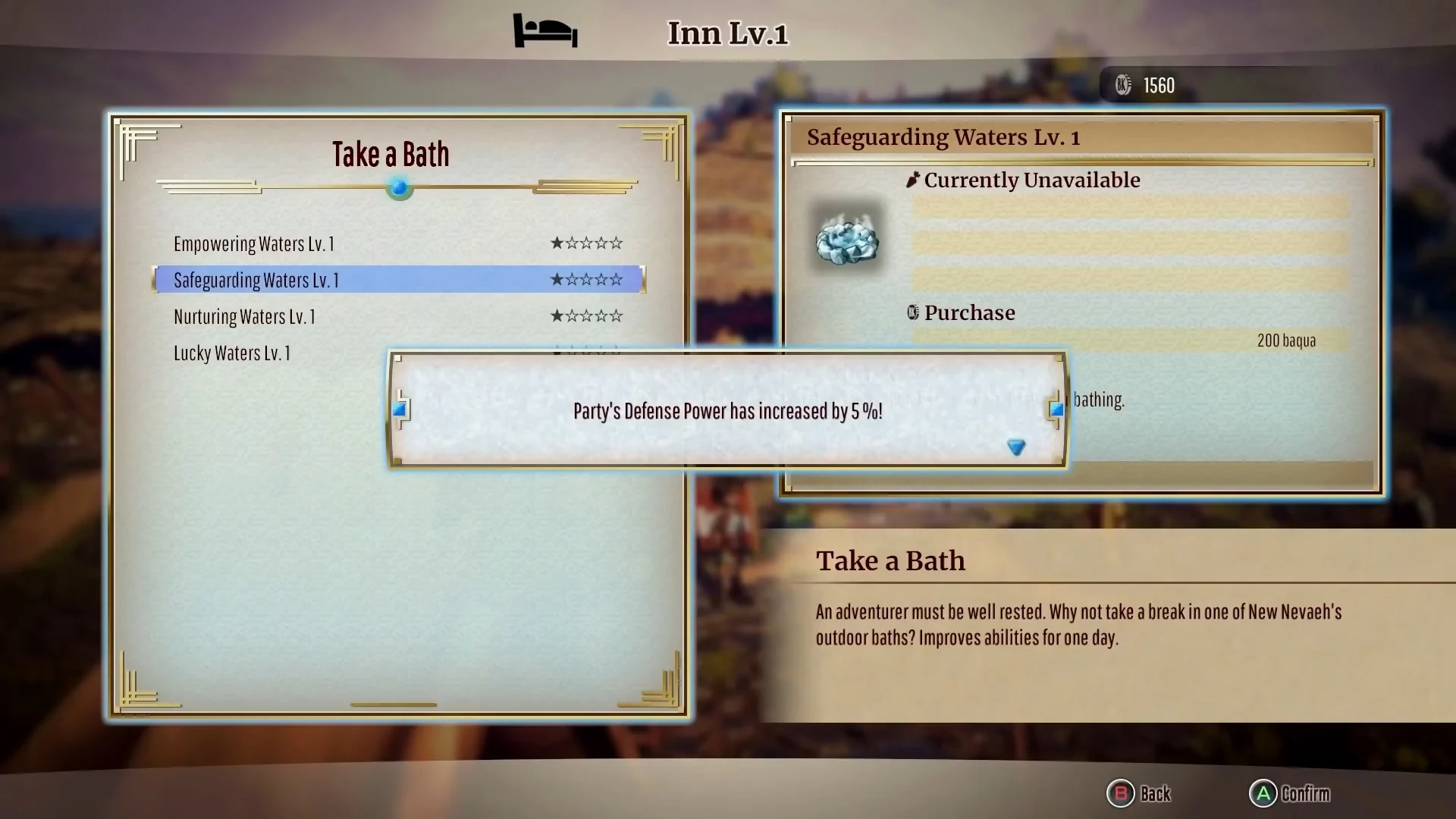Image resolution: width=1456 pixels, height=819 pixels.
Task: Select Lucky Waters Lv. 1 bath
Action: [x=232, y=353]
